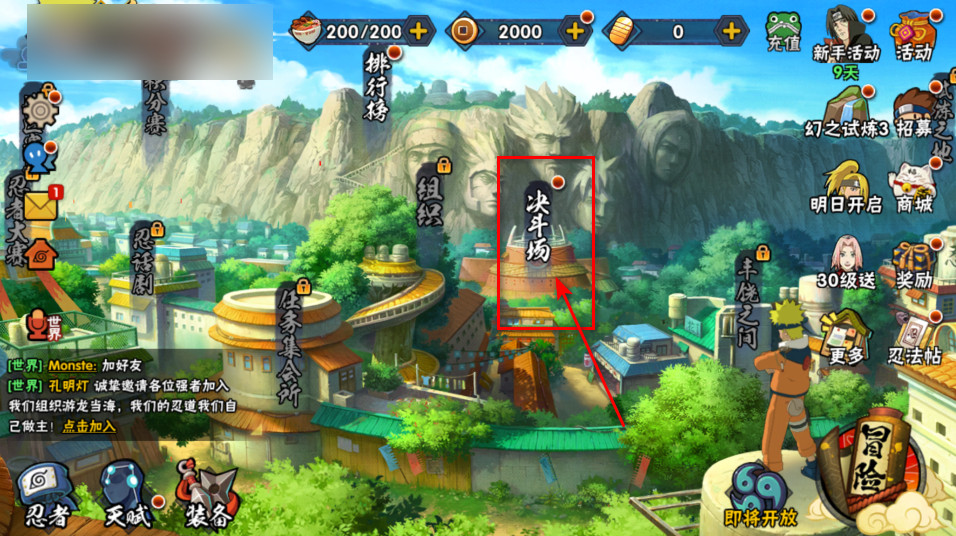Enter the 决斗场 duel arena

click(x=540, y=230)
